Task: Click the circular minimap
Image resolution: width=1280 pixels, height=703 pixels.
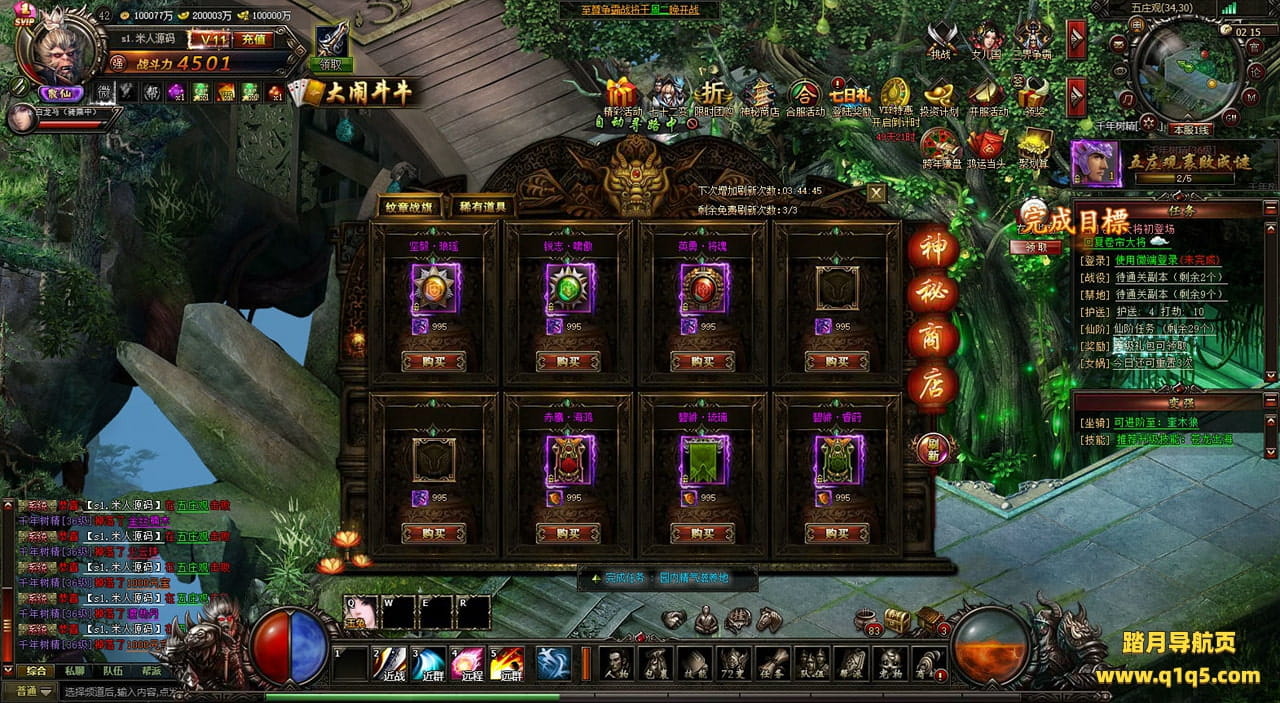Action: (1189, 71)
